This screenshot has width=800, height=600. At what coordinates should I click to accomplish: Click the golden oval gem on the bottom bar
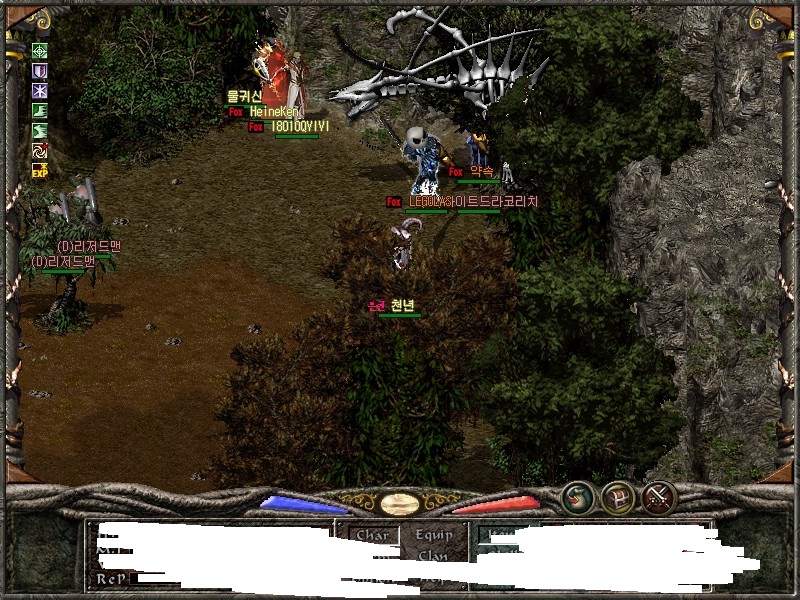tap(399, 503)
